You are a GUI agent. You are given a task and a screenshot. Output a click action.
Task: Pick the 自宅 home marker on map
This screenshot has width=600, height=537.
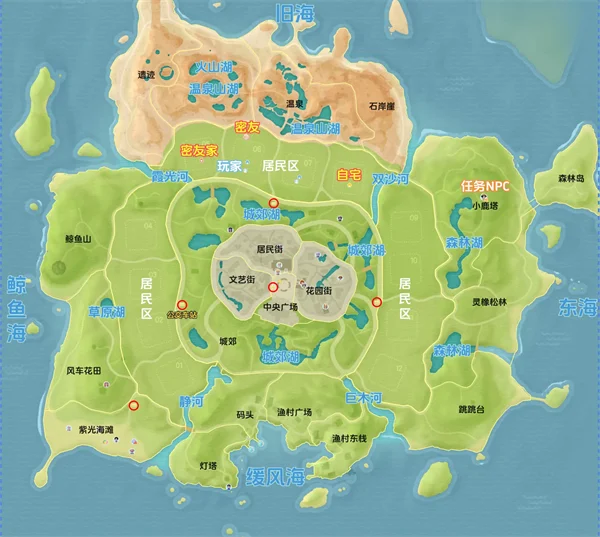[349, 174]
